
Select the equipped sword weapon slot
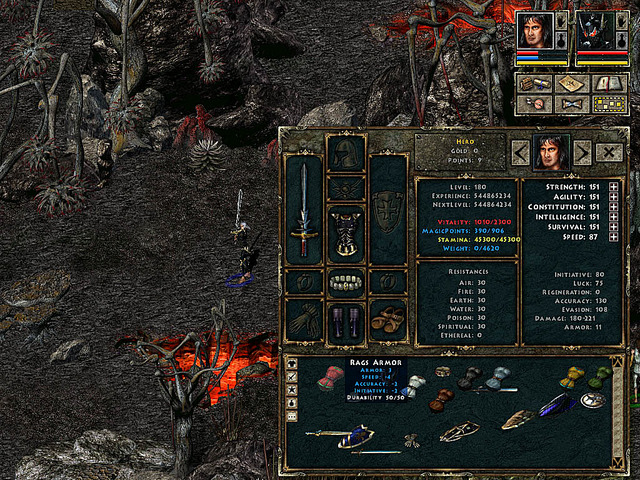tap(303, 210)
